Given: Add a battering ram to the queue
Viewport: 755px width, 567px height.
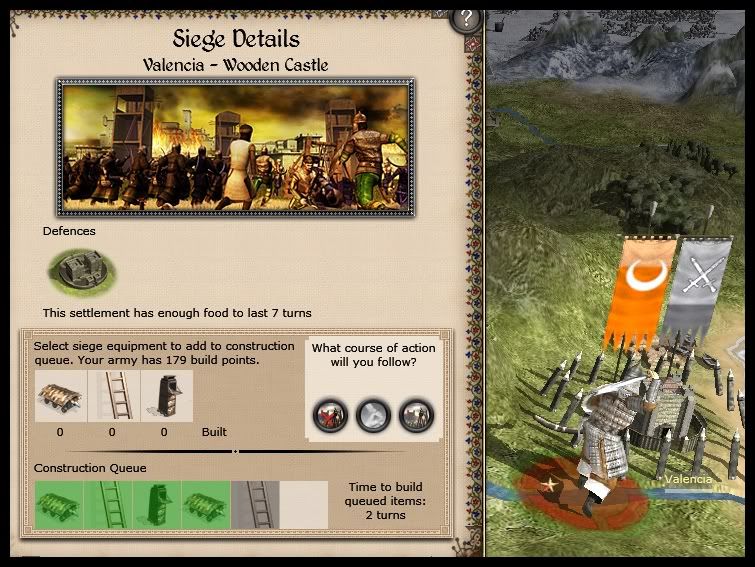Looking at the screenshot, I should [x=60, y=397].
